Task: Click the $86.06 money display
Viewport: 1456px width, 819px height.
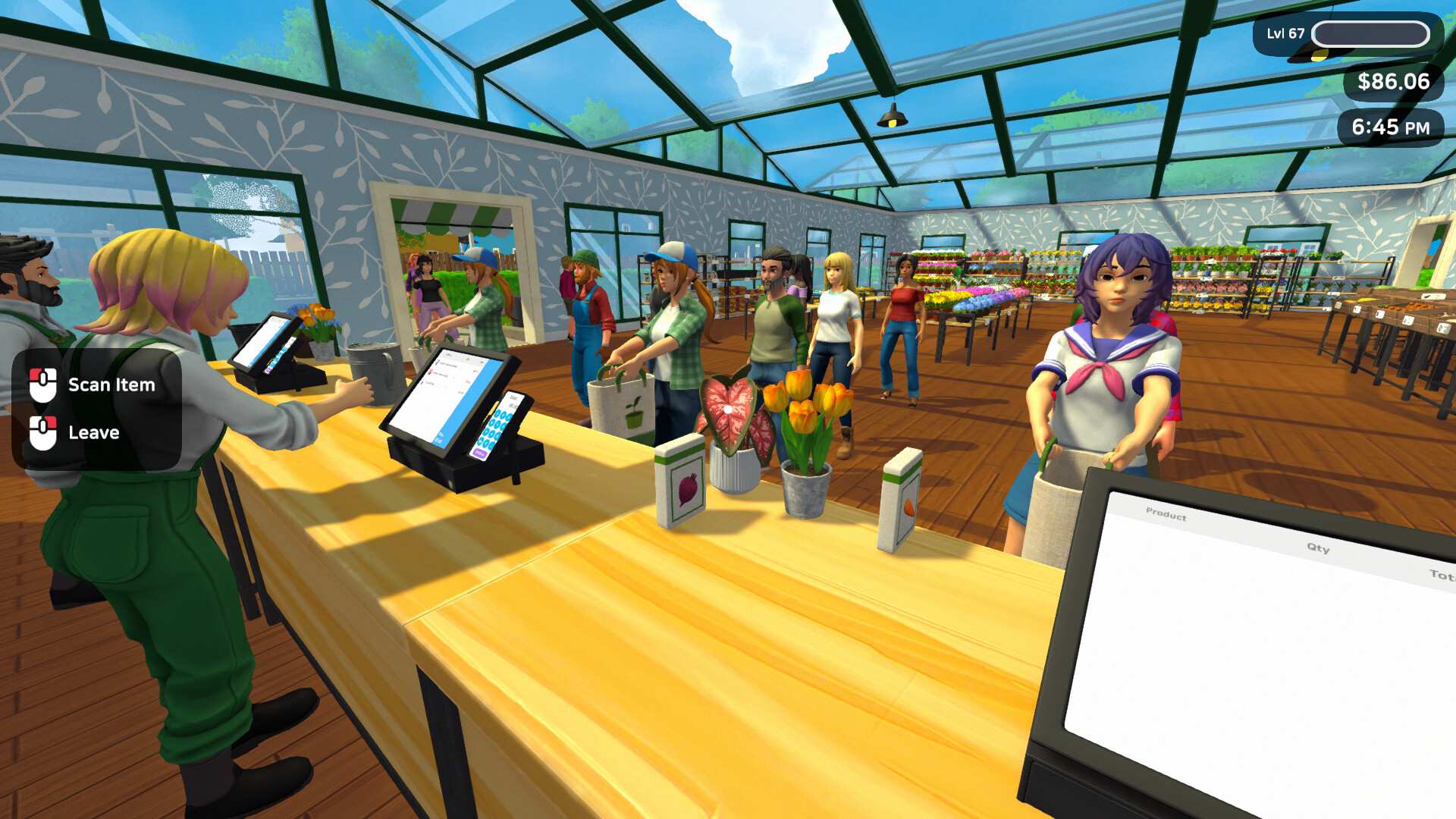Action: pyautogui.click(x=1392, y=80)
